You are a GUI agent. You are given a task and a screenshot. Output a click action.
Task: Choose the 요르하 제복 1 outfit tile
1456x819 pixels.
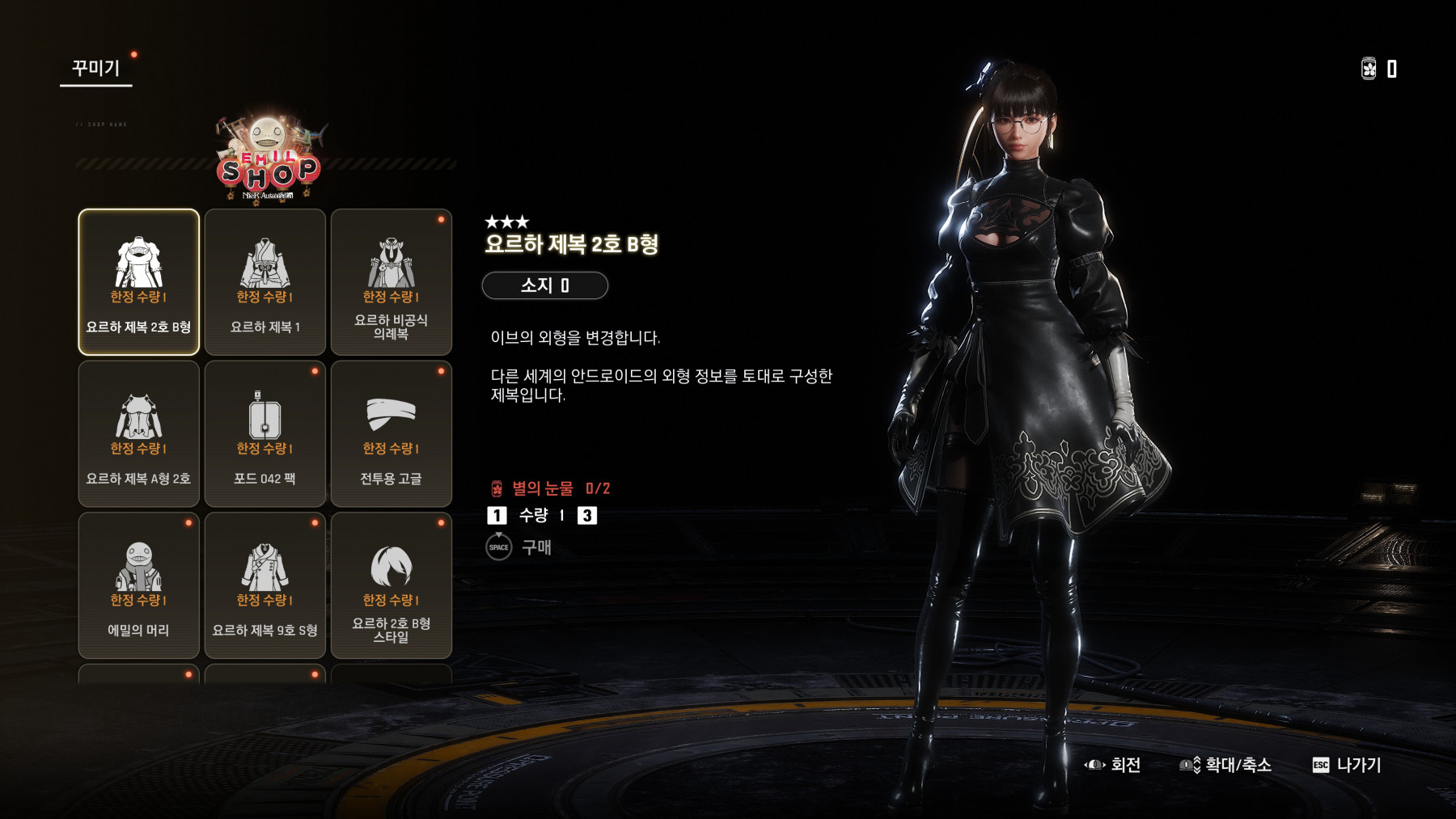tap(265, 281)
